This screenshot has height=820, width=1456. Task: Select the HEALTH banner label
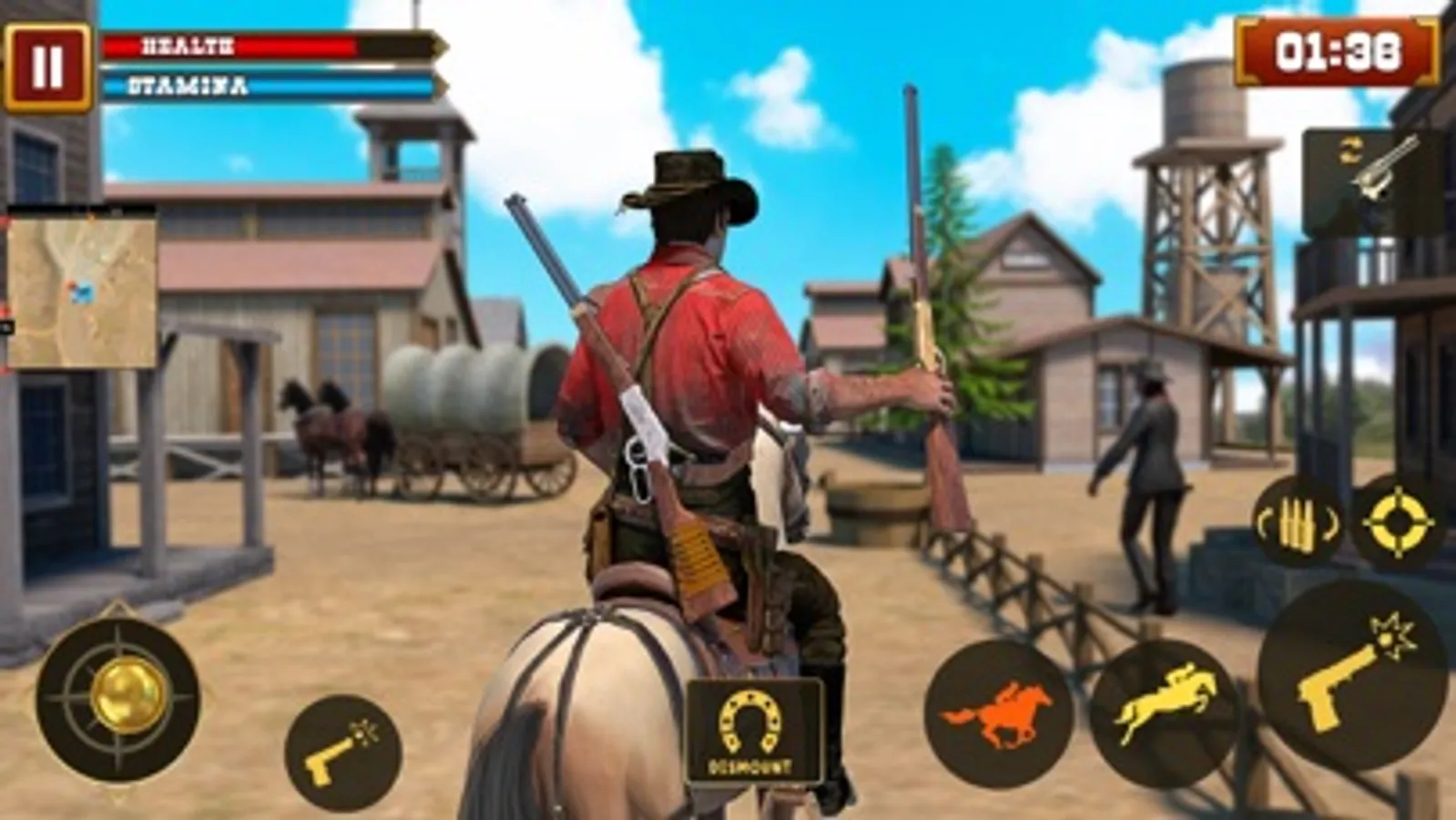tap(187, 44)
